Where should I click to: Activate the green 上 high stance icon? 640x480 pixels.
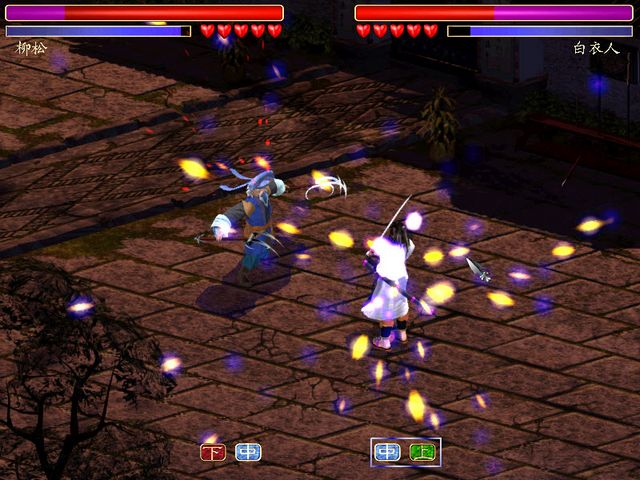pyautogui.click(x=422, y=452)
